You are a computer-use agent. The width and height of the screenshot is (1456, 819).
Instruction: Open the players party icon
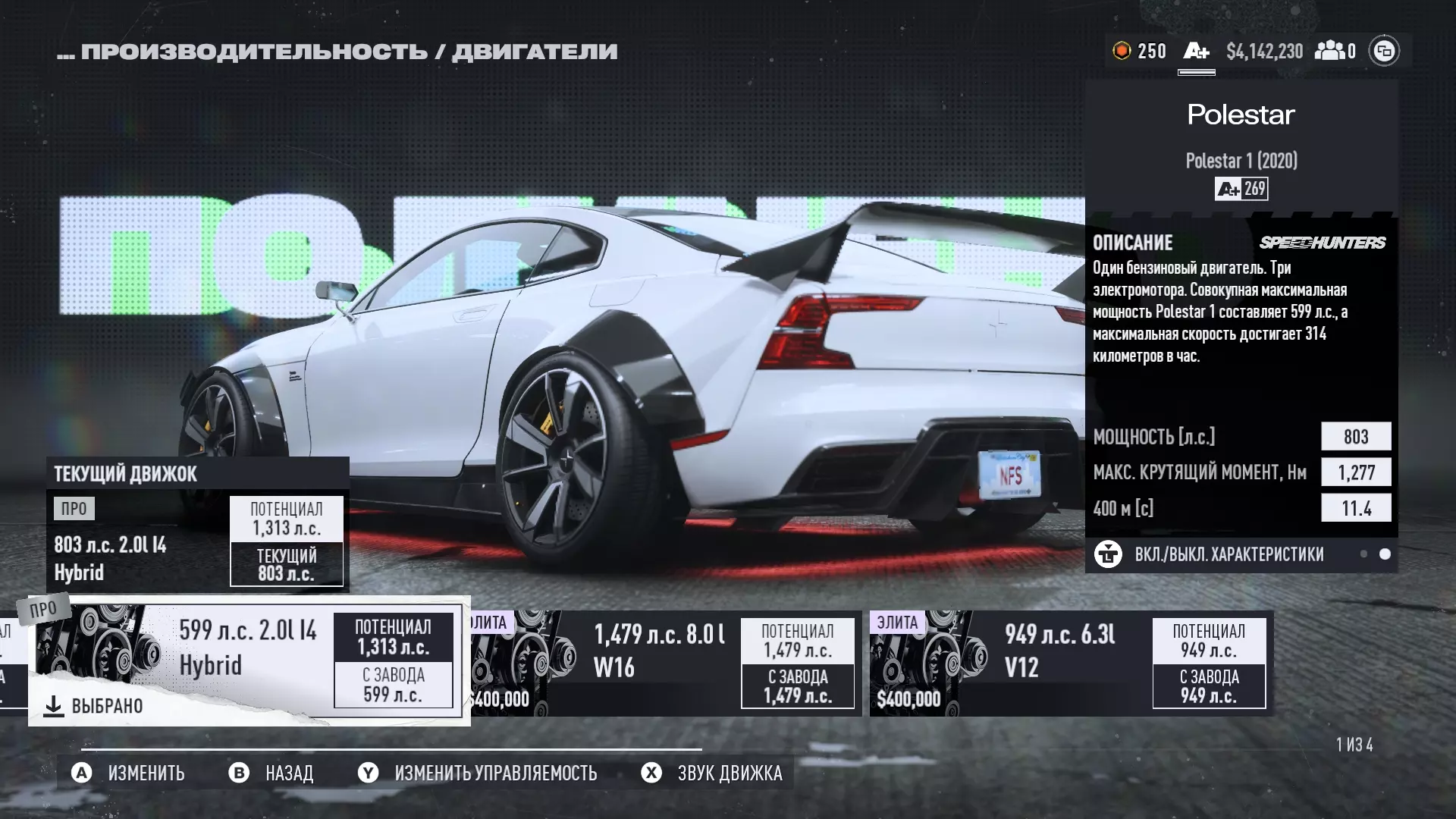click(1335, 51)
